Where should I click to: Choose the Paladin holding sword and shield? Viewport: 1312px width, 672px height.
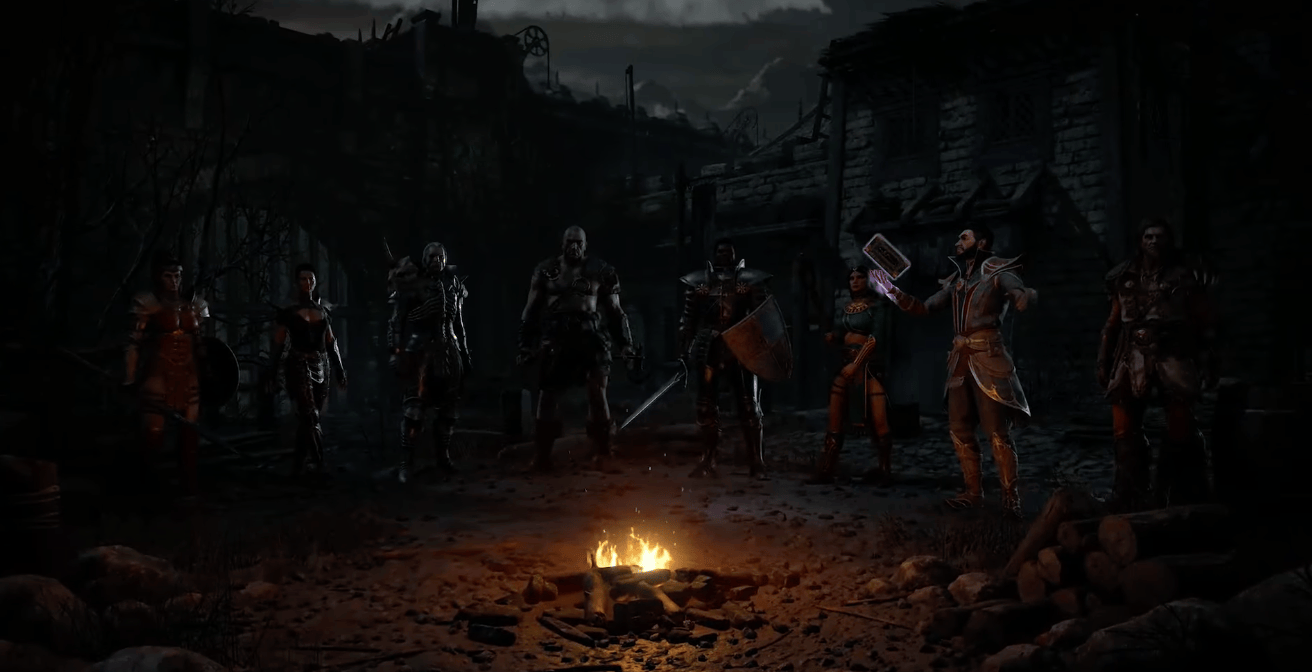(x=723, y=350)
